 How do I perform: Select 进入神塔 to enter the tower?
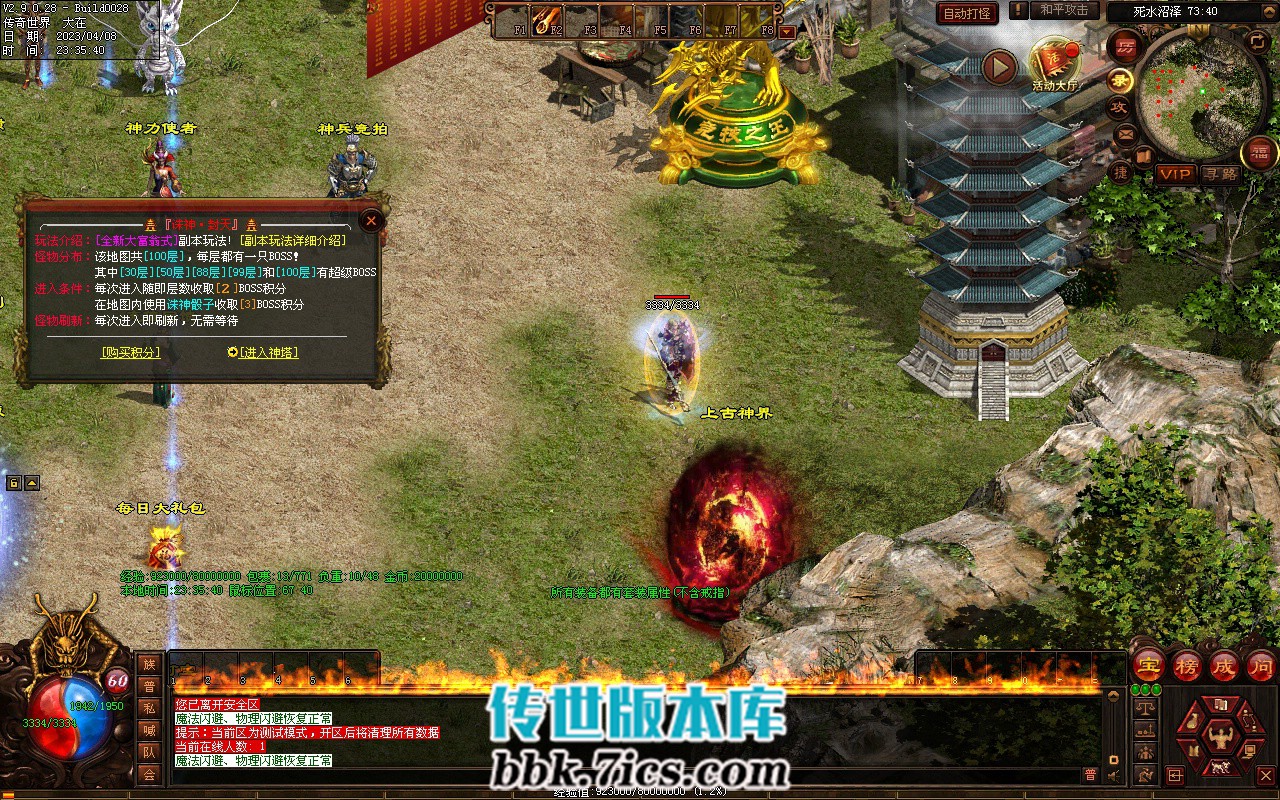pos(263,352)
